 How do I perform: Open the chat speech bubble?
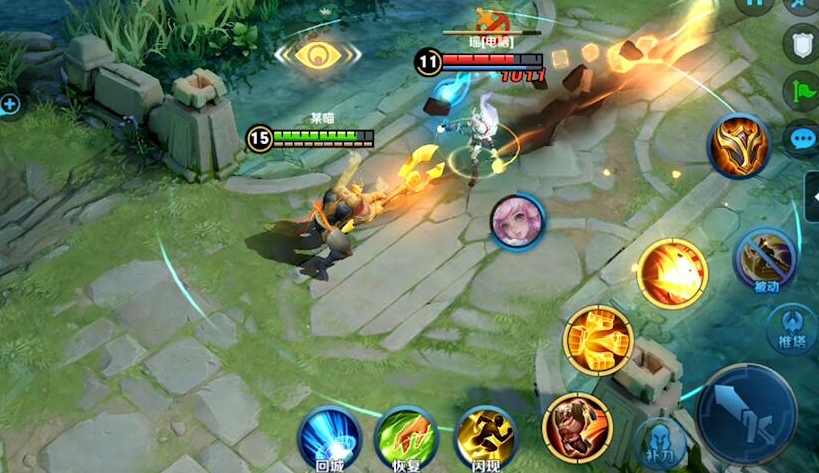pos(801,140)
